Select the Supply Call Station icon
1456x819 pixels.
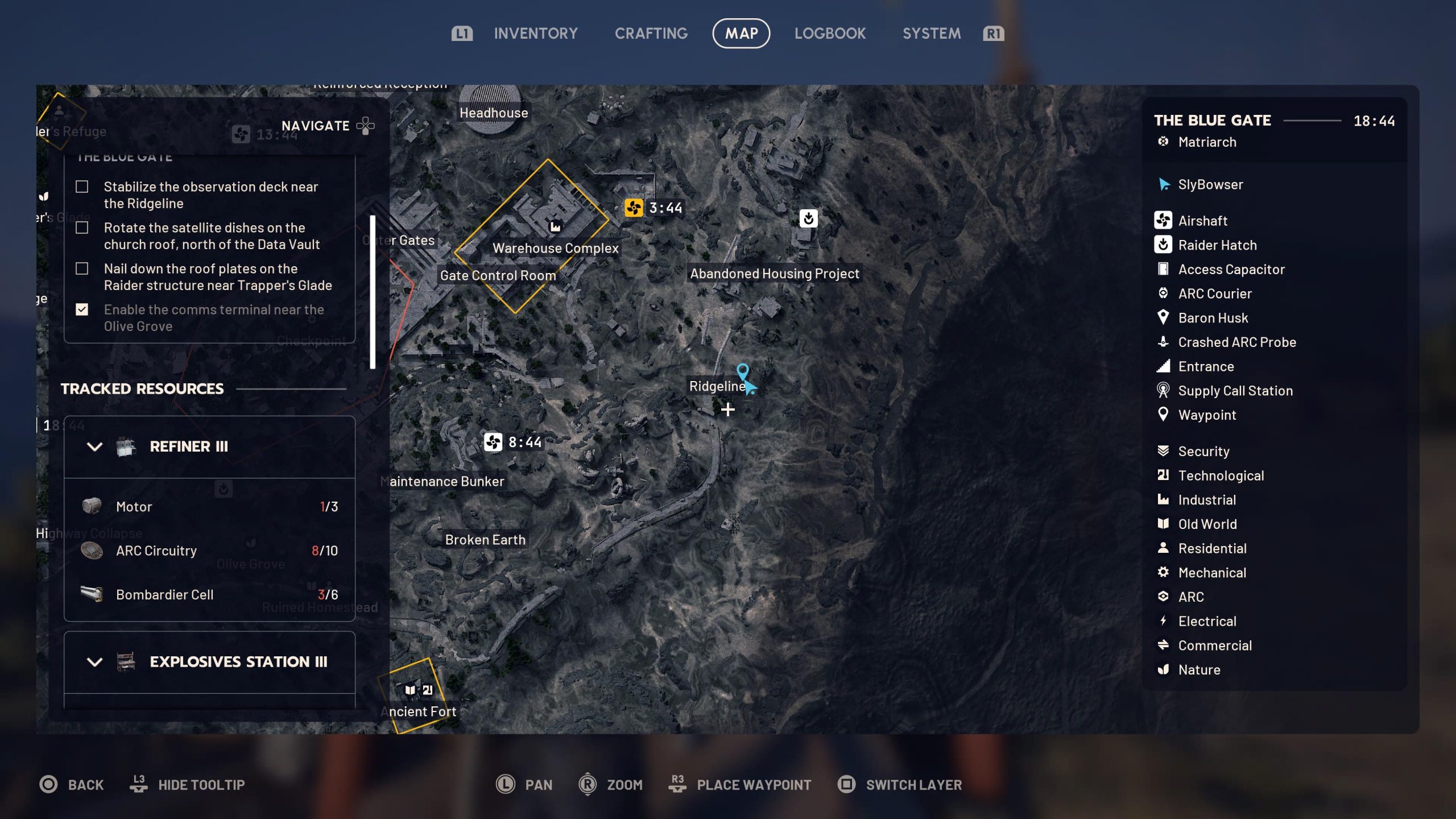1164,390
